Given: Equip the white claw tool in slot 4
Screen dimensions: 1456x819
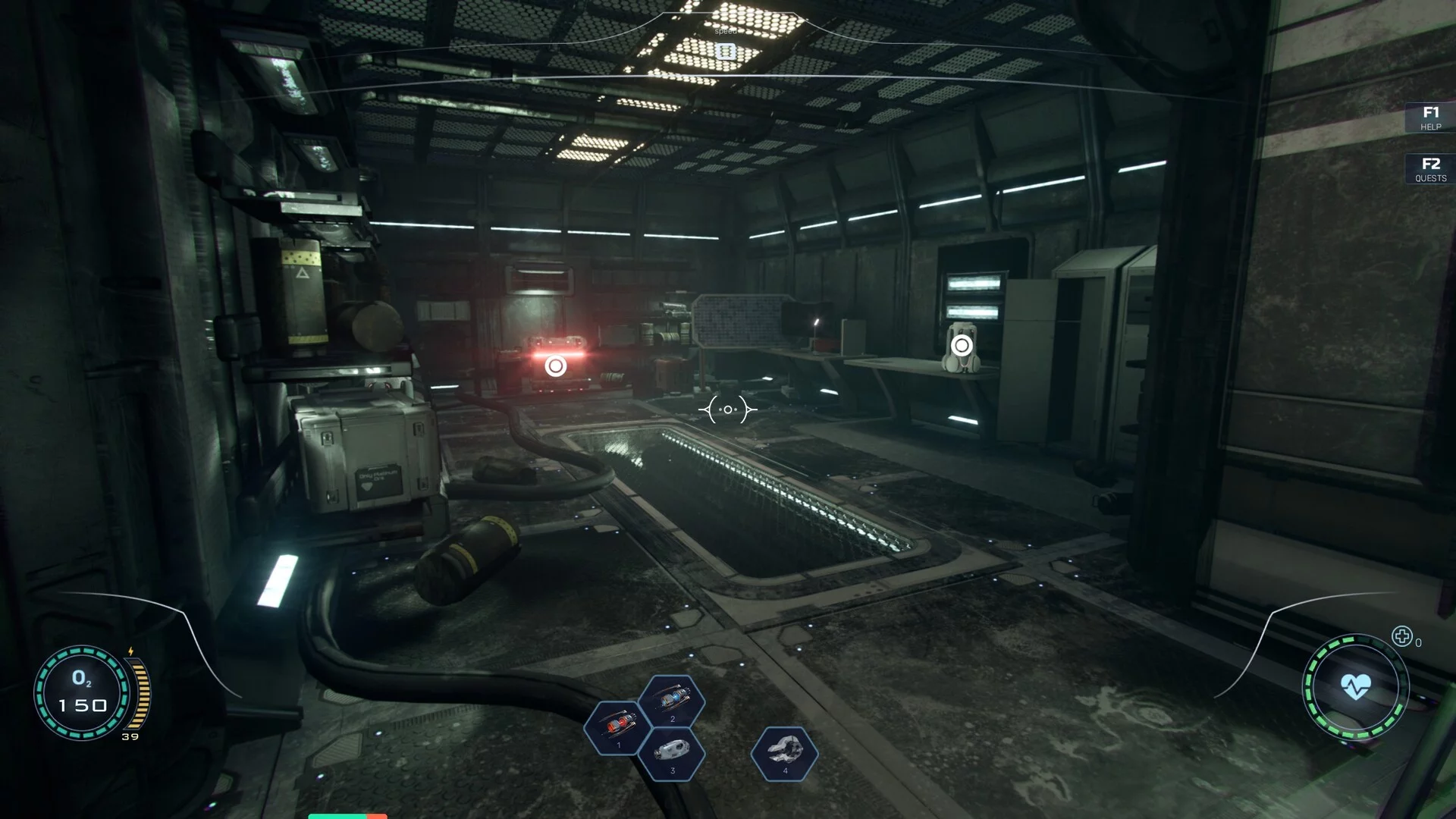Looking at the screenshot, I should 784,753.
